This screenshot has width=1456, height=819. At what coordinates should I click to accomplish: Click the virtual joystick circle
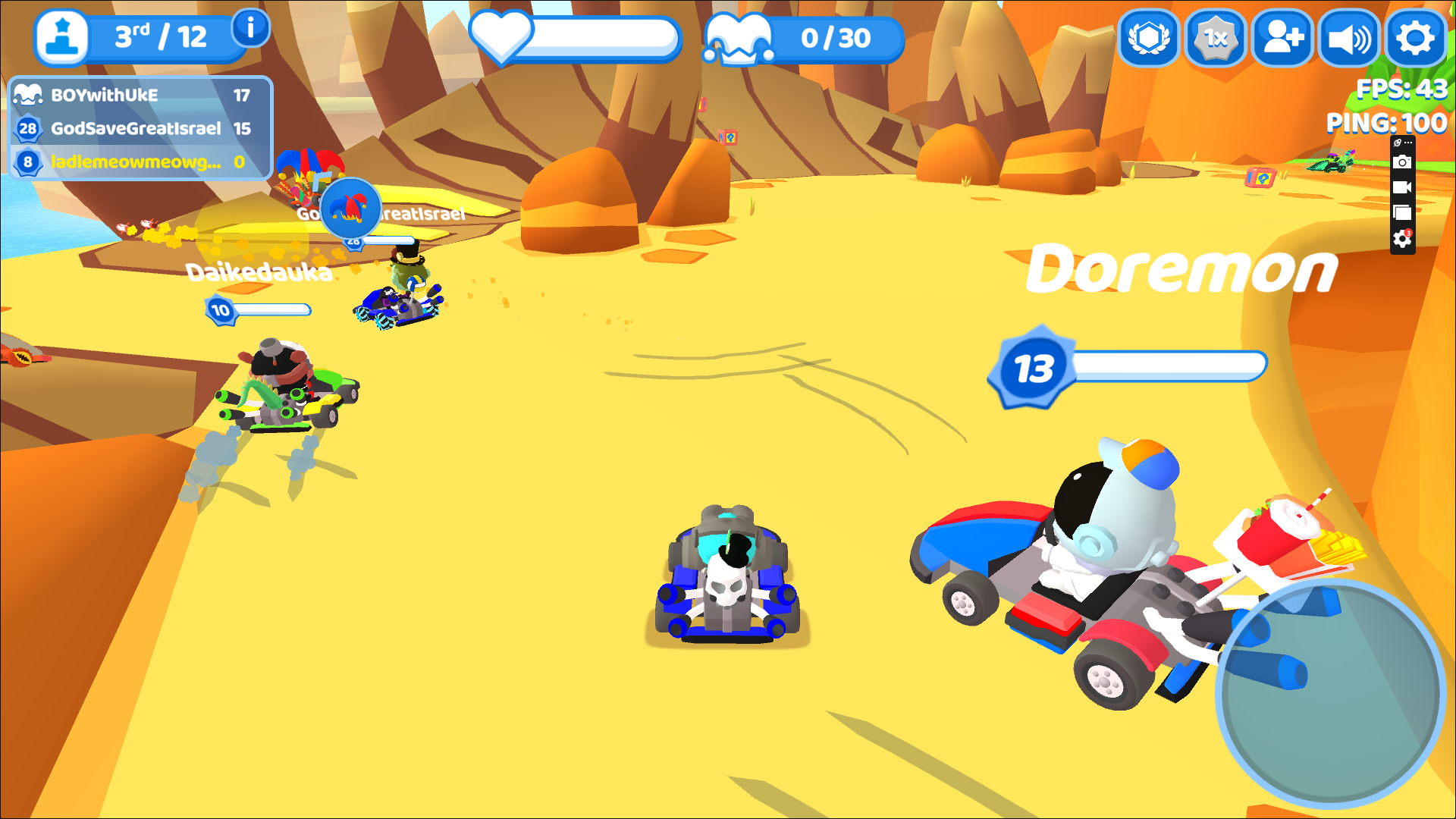pos(1330,693)
